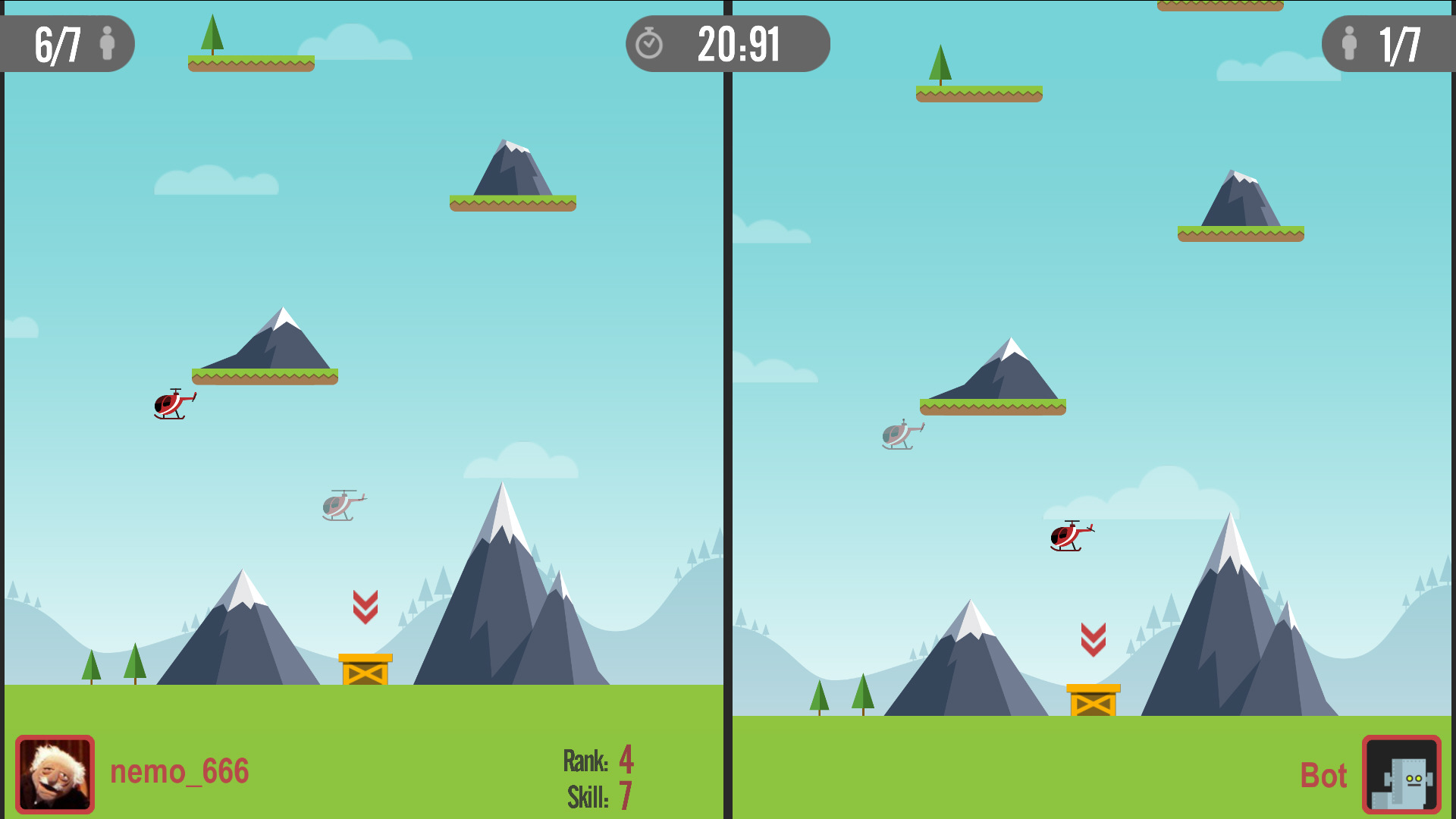Click the green striped platform under the left mountain peak
This screenshot has height=819, width=1456.
265,375
